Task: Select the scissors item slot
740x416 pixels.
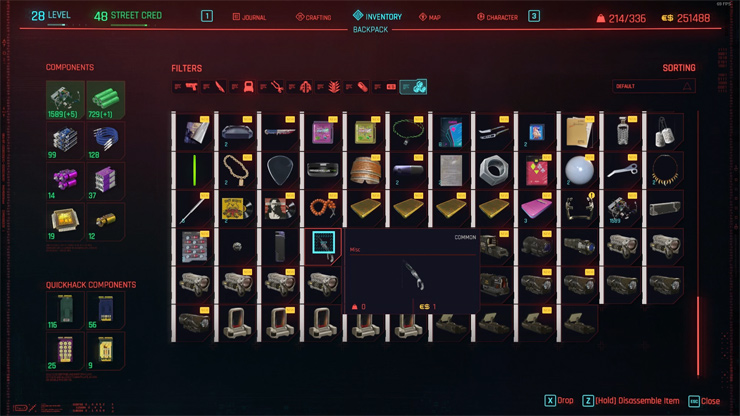Action: pyautogui.click(x=620, y=169)
